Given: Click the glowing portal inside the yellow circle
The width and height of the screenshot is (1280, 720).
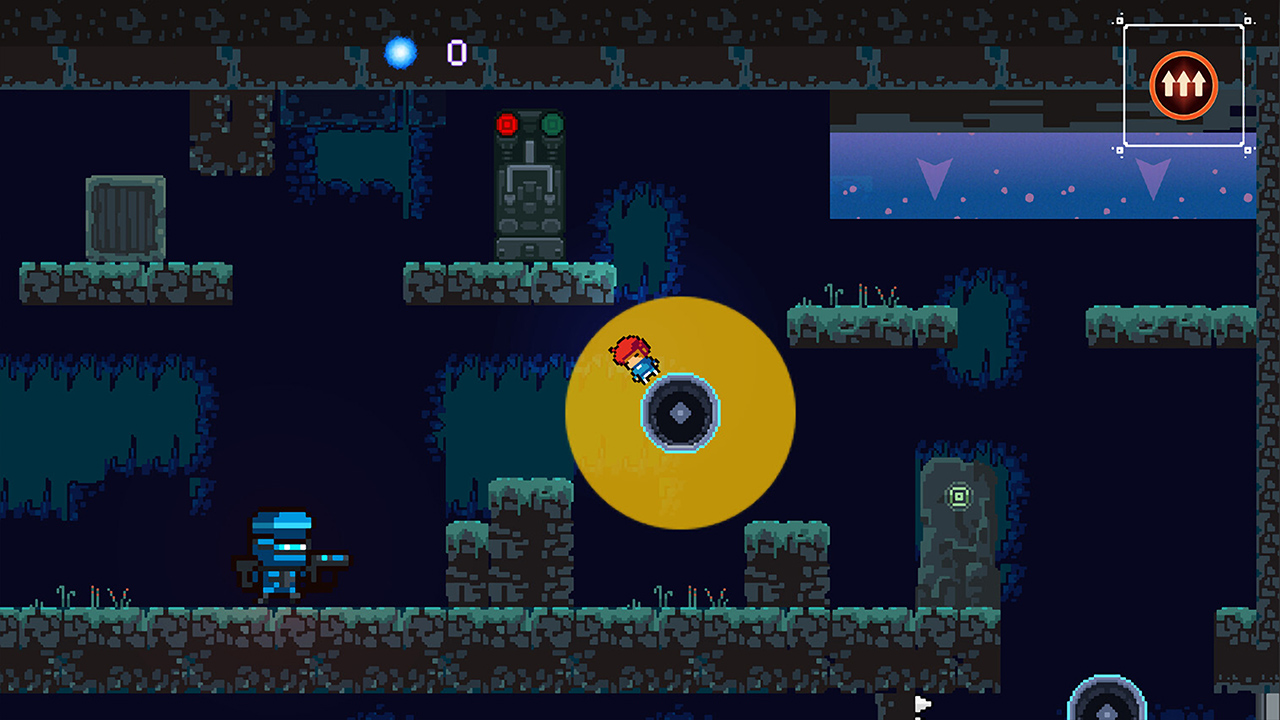Looking at the screenshot, I should pos(679,412).
